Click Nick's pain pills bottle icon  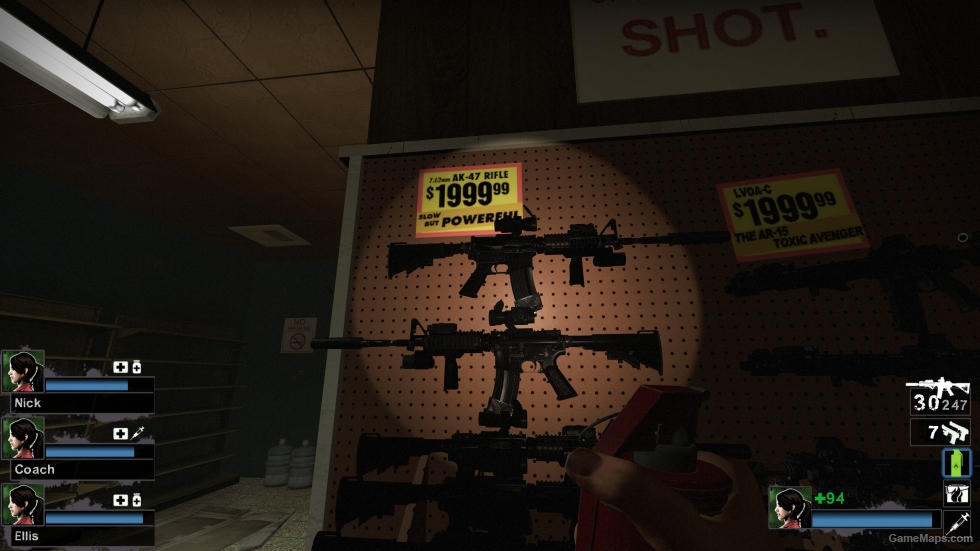coord(136,367)
